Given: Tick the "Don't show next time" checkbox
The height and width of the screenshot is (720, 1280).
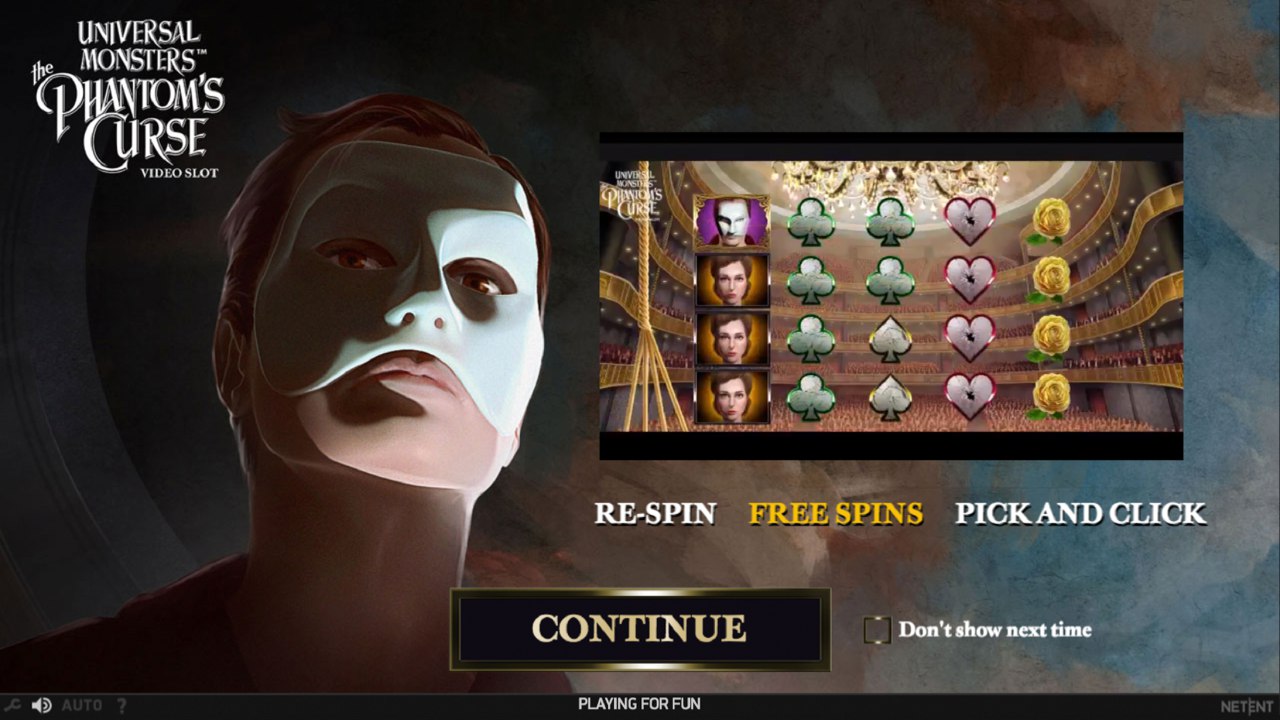Looking at the screenshot, I should point(877,630).
